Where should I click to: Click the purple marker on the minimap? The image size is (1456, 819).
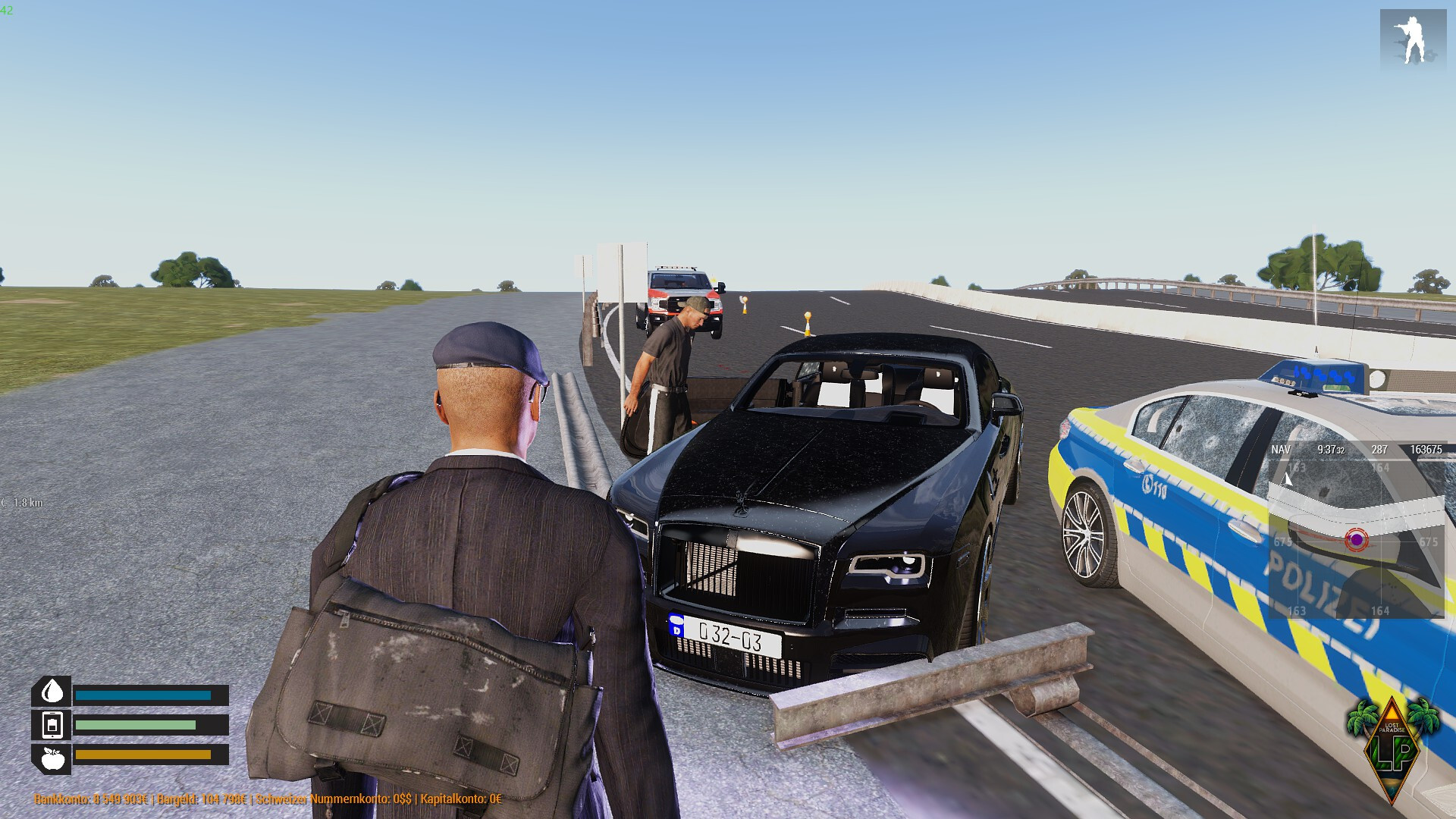[x=1356, y=540]
